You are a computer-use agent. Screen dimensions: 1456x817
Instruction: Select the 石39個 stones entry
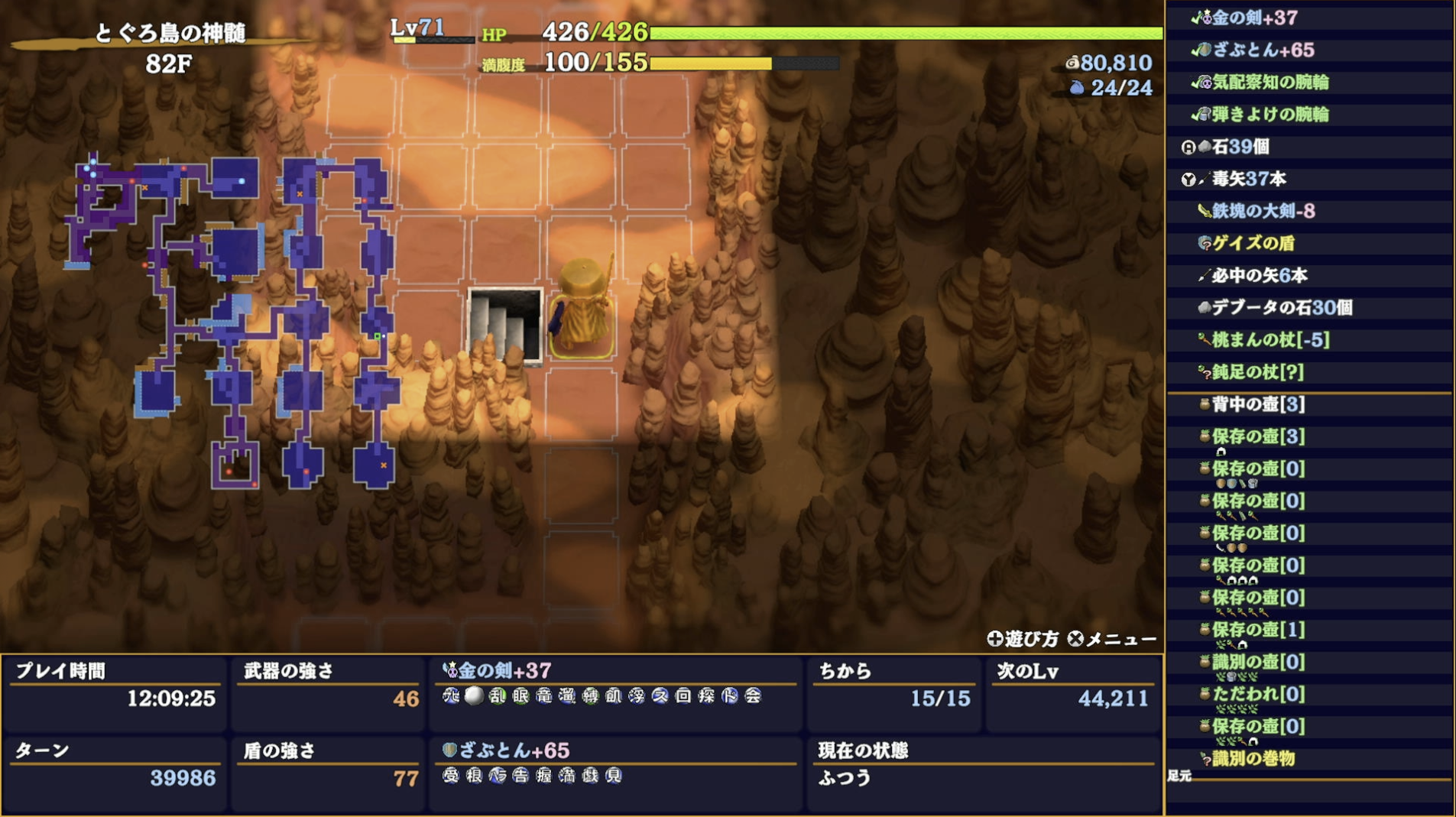click(x=1240, y=147)
